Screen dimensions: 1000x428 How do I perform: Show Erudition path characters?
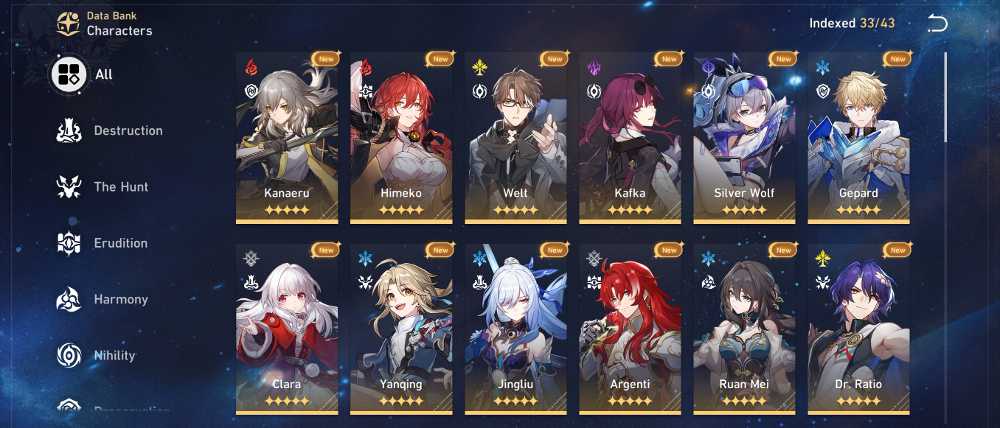pos(105,243)
